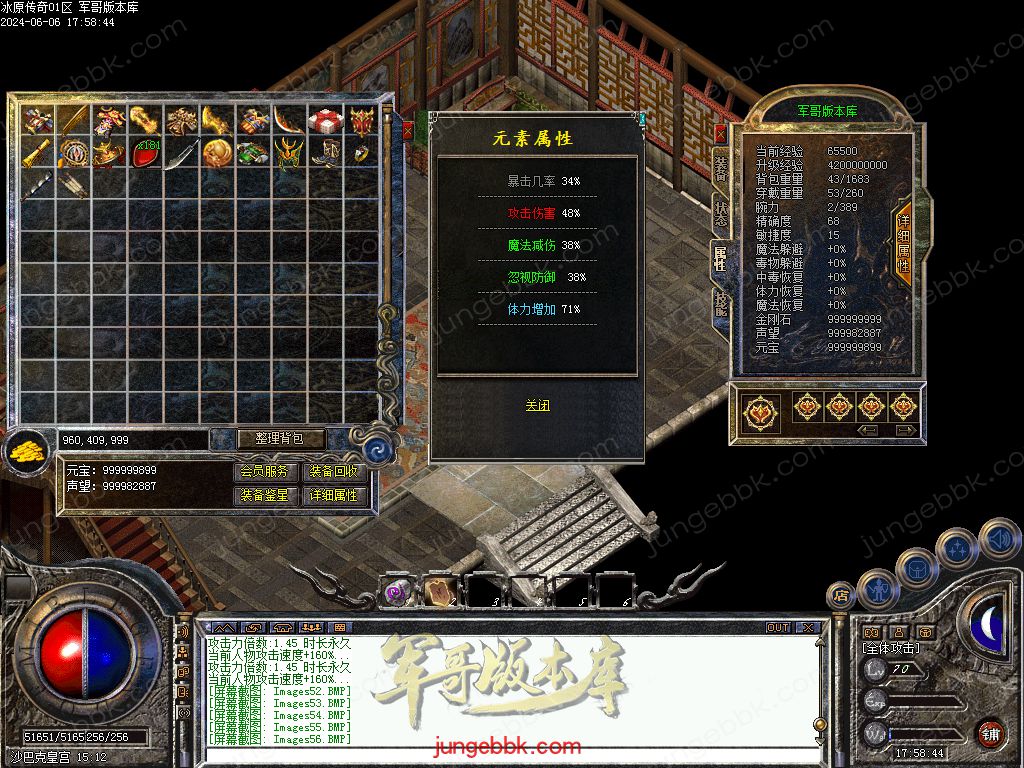Click the OUT button on chat bar
The width and height of the screenshot is (1024, 768).
(778, 628)
